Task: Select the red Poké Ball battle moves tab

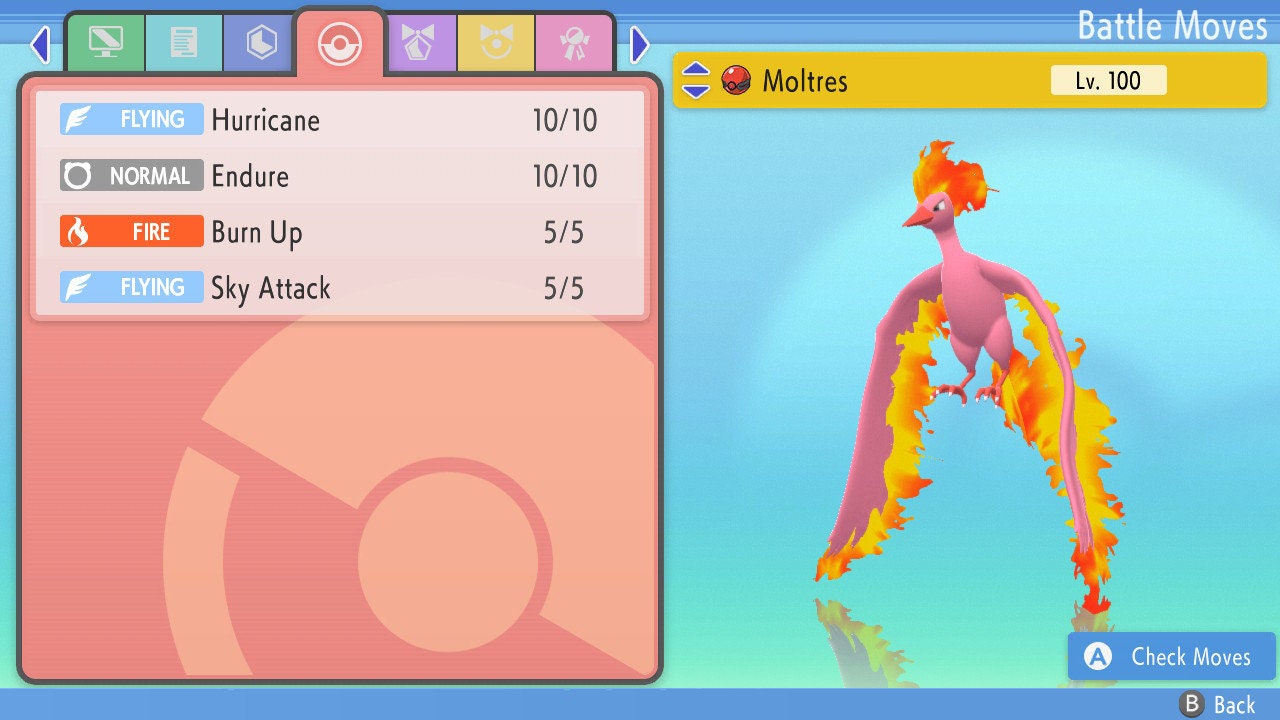Action: [x=339, y=43]
